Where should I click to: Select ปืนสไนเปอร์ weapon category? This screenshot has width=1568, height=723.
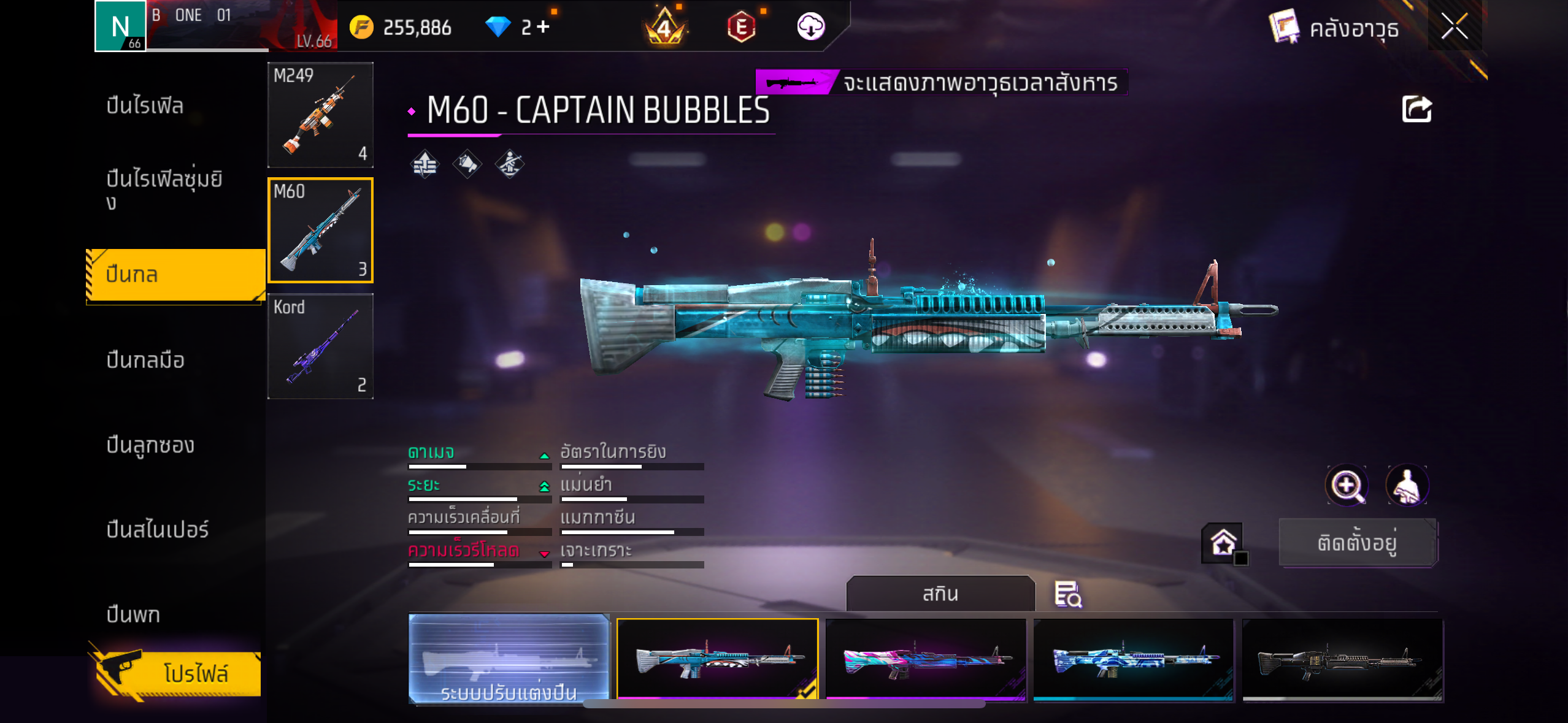point(157,530)
